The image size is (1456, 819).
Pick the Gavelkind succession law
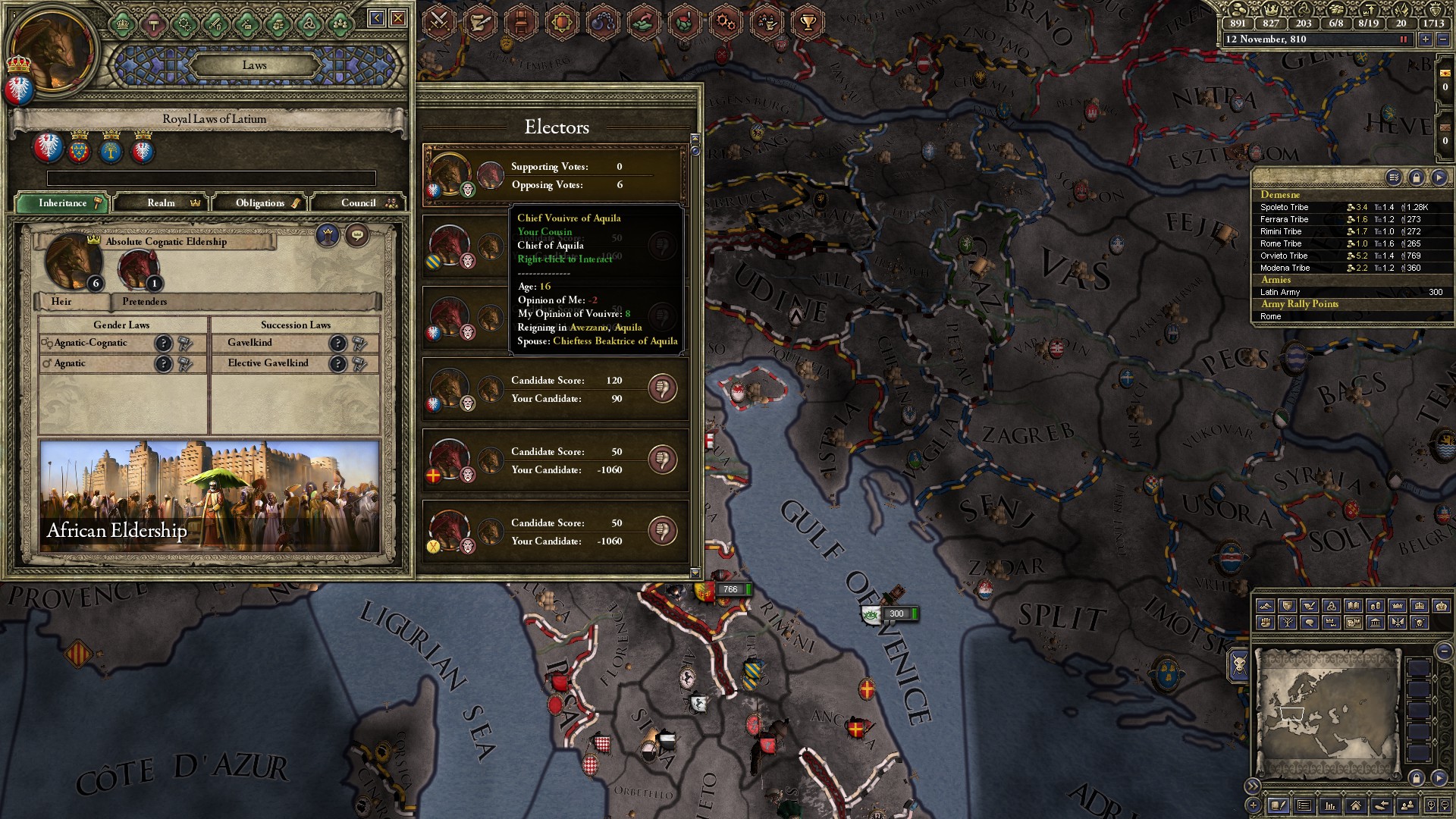pyautogui.click(x=250, y=343)
